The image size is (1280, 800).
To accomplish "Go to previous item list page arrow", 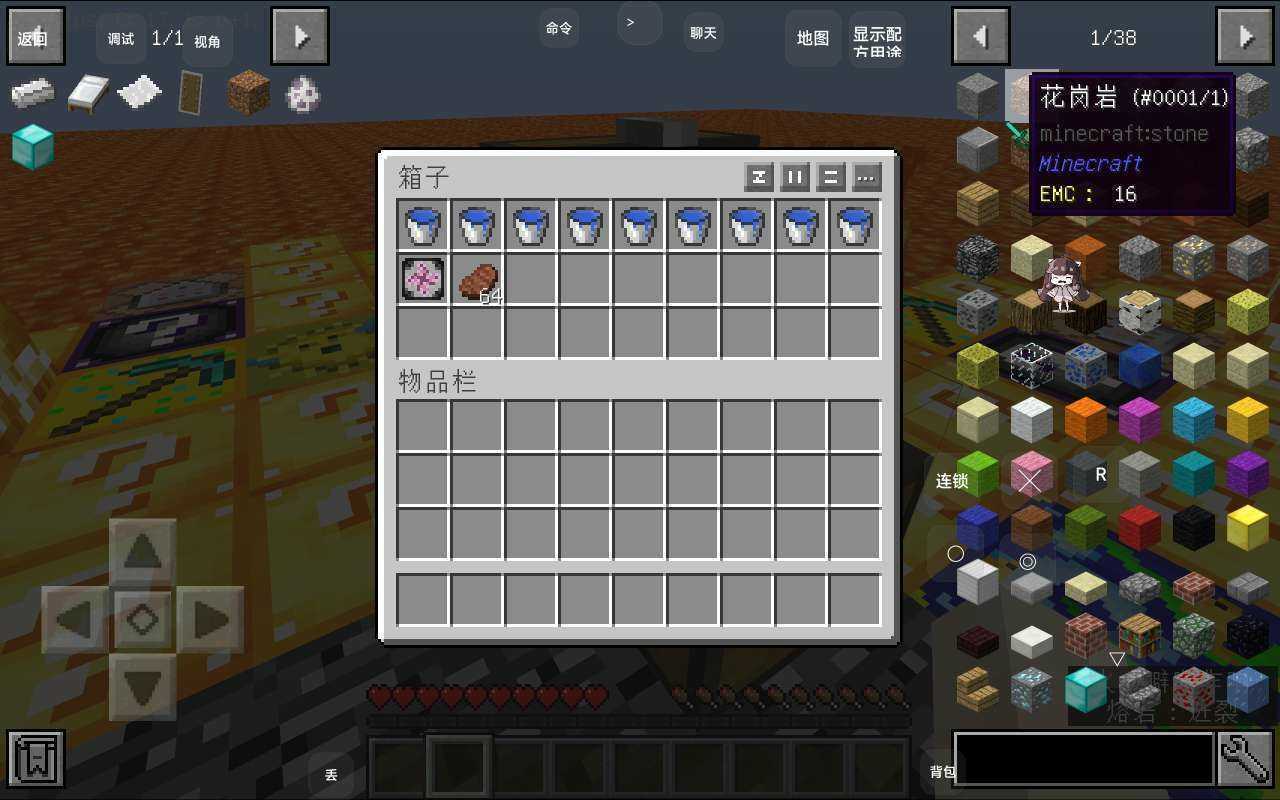I will click(x=980, y=37).
